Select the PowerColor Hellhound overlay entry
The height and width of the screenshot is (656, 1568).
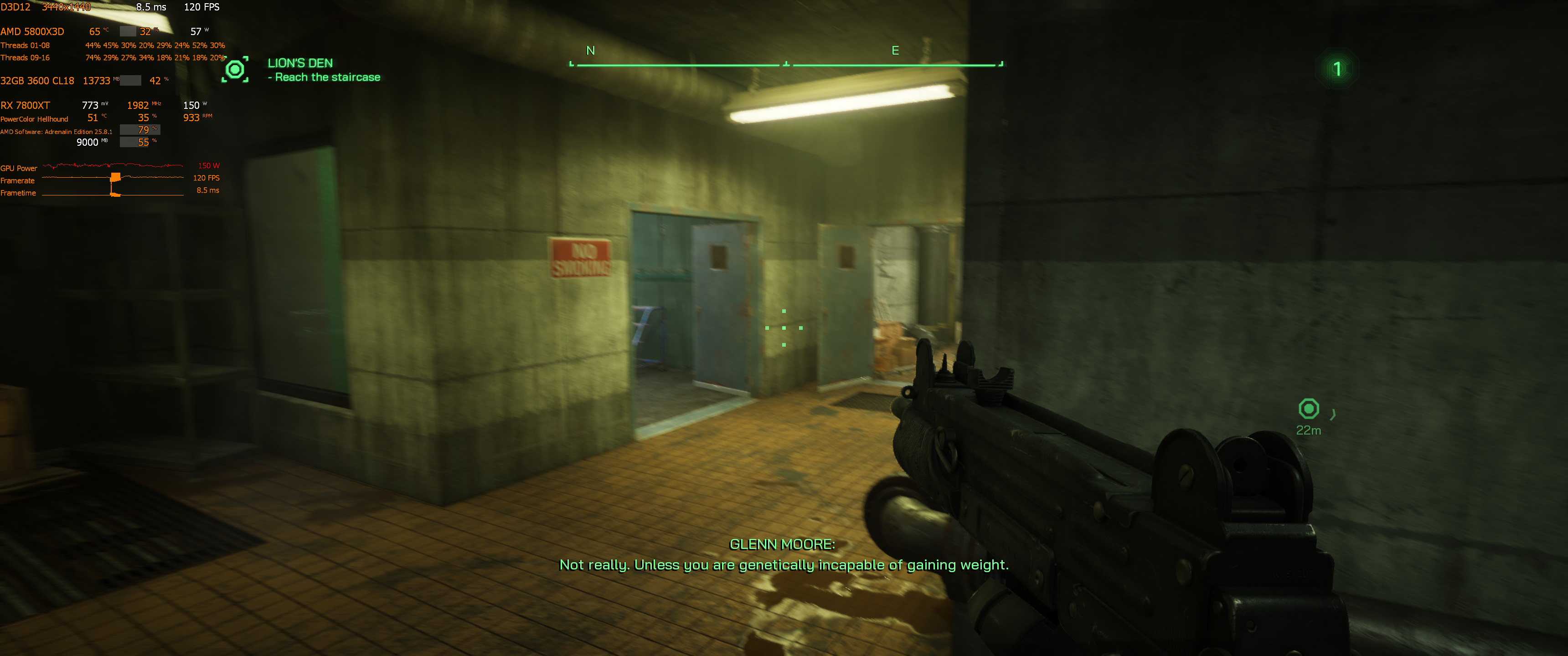34,118
